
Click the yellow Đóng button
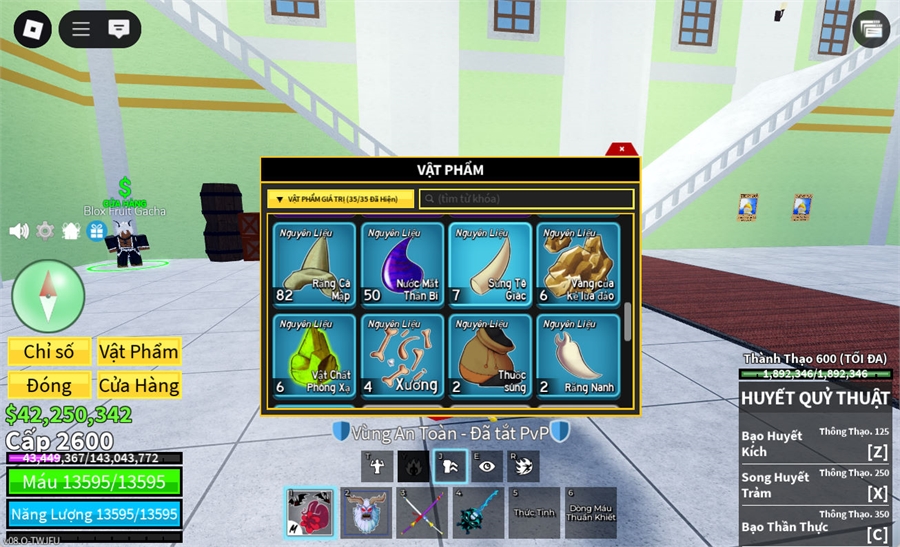49,385
